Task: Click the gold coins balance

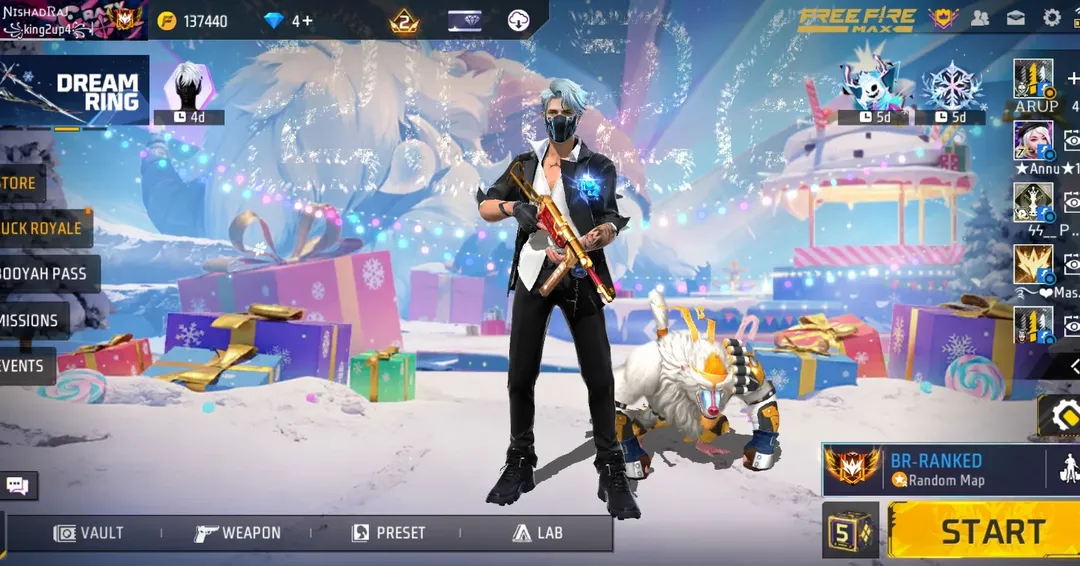Action: pyautogui.click(x=194, y=21)
